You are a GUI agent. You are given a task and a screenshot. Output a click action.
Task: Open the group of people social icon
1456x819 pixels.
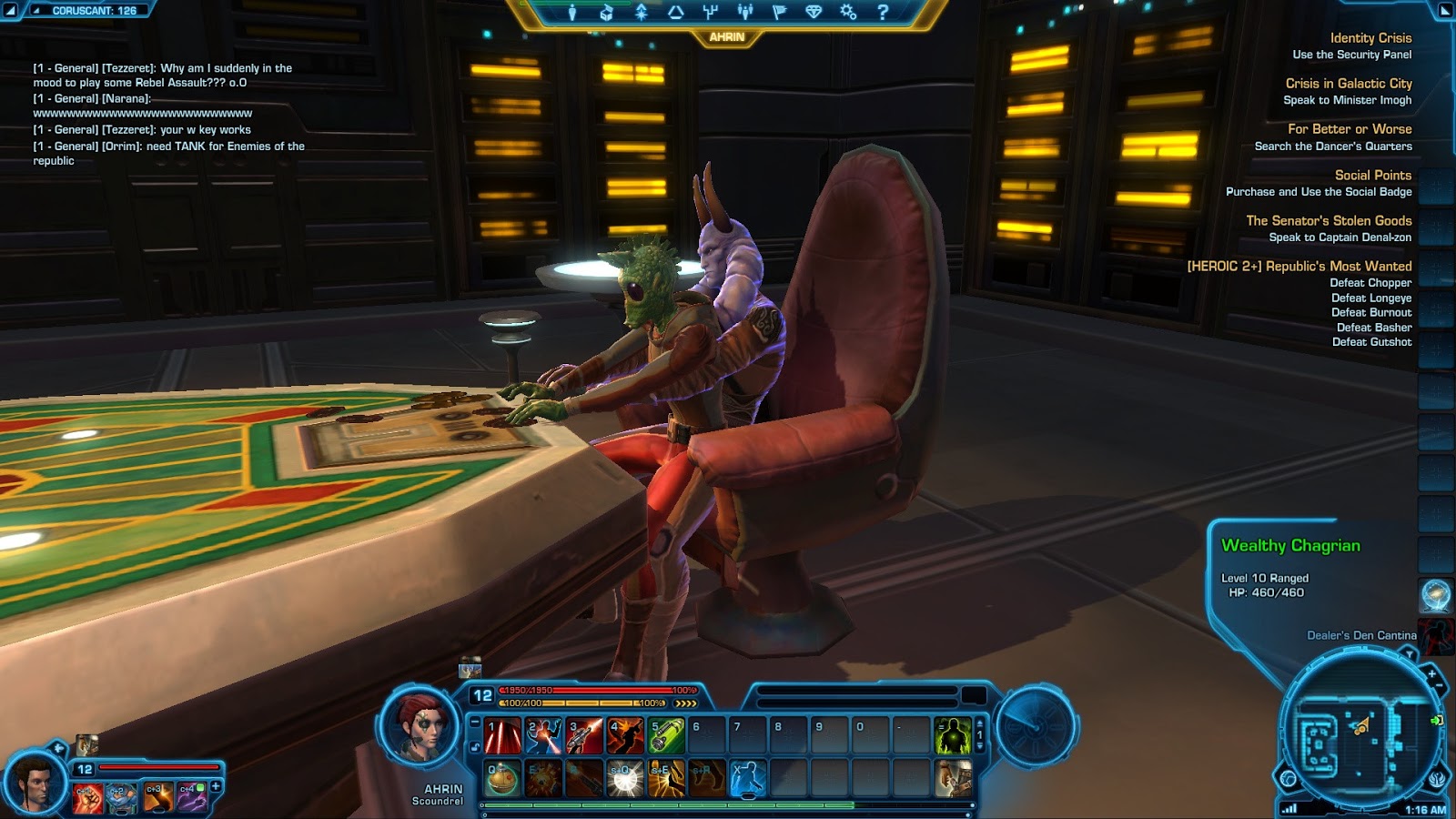pos(745,12)
